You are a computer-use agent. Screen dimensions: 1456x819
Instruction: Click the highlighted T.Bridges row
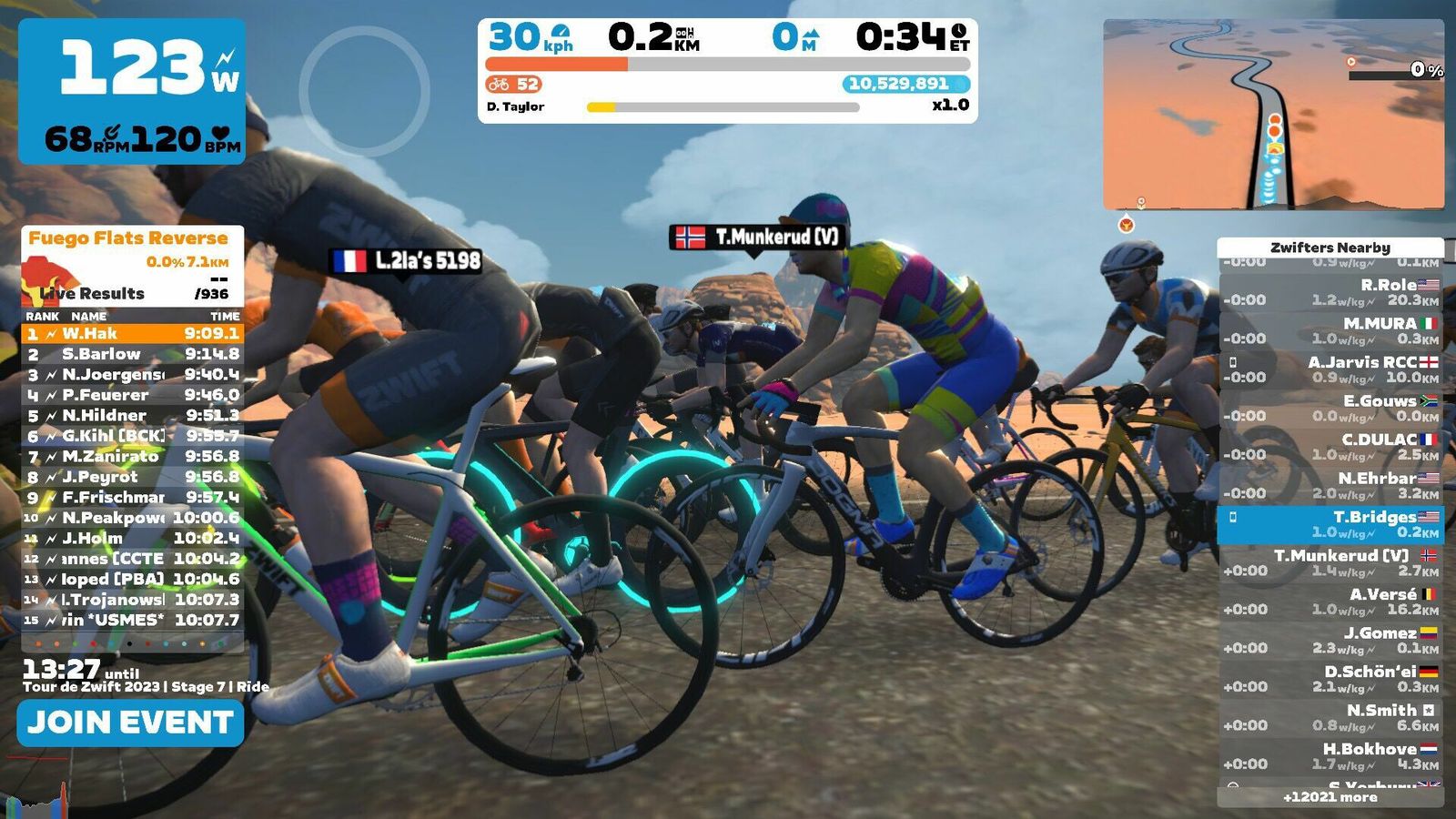pyautogui.click(x=1330, y=524)
